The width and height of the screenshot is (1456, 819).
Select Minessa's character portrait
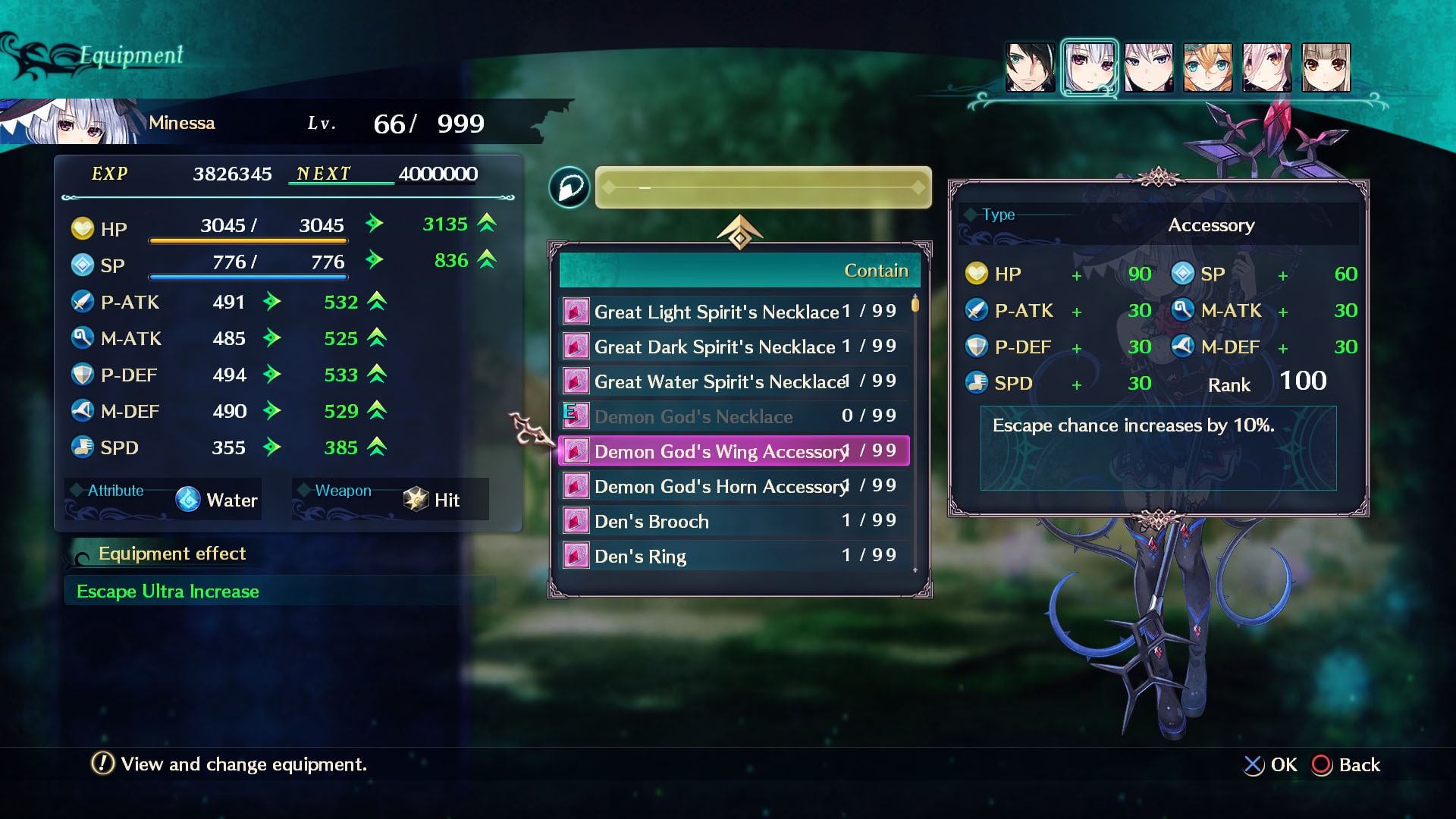tap(1090, 67)
